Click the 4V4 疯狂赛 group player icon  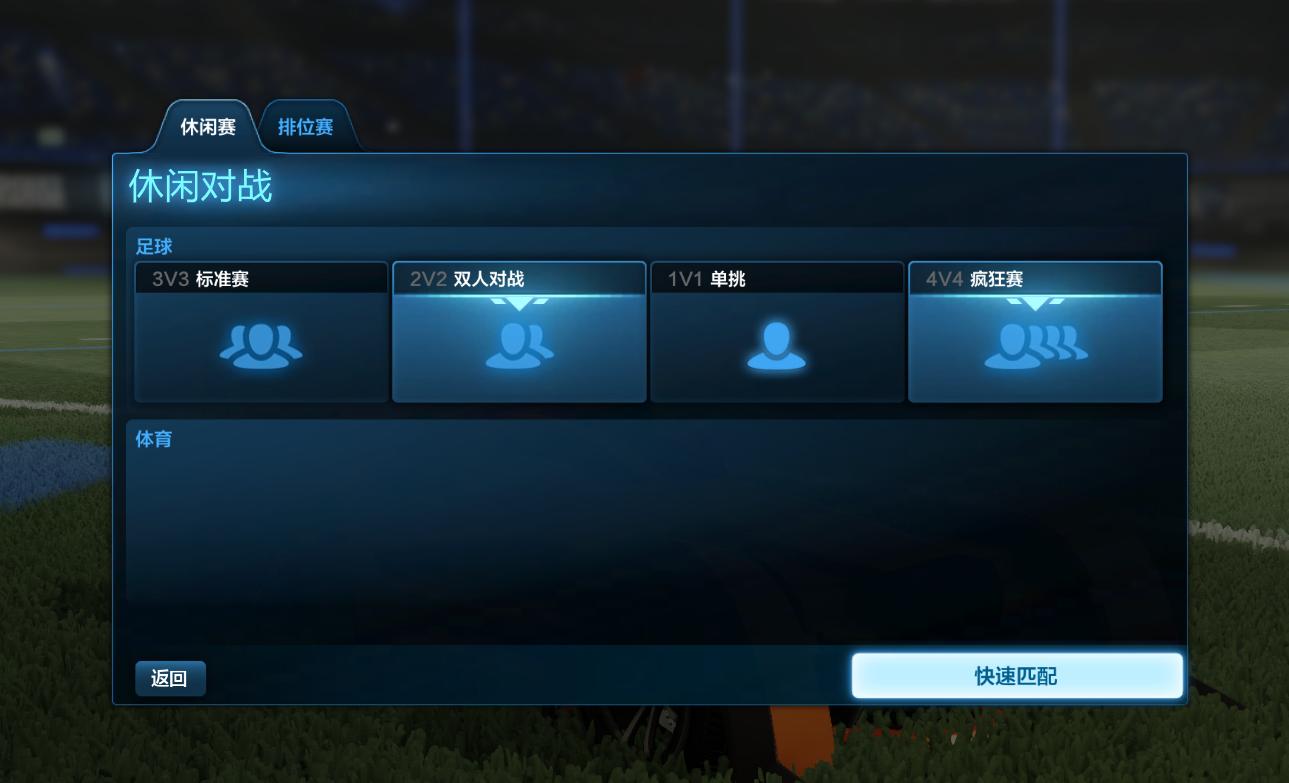point(1035,347)
